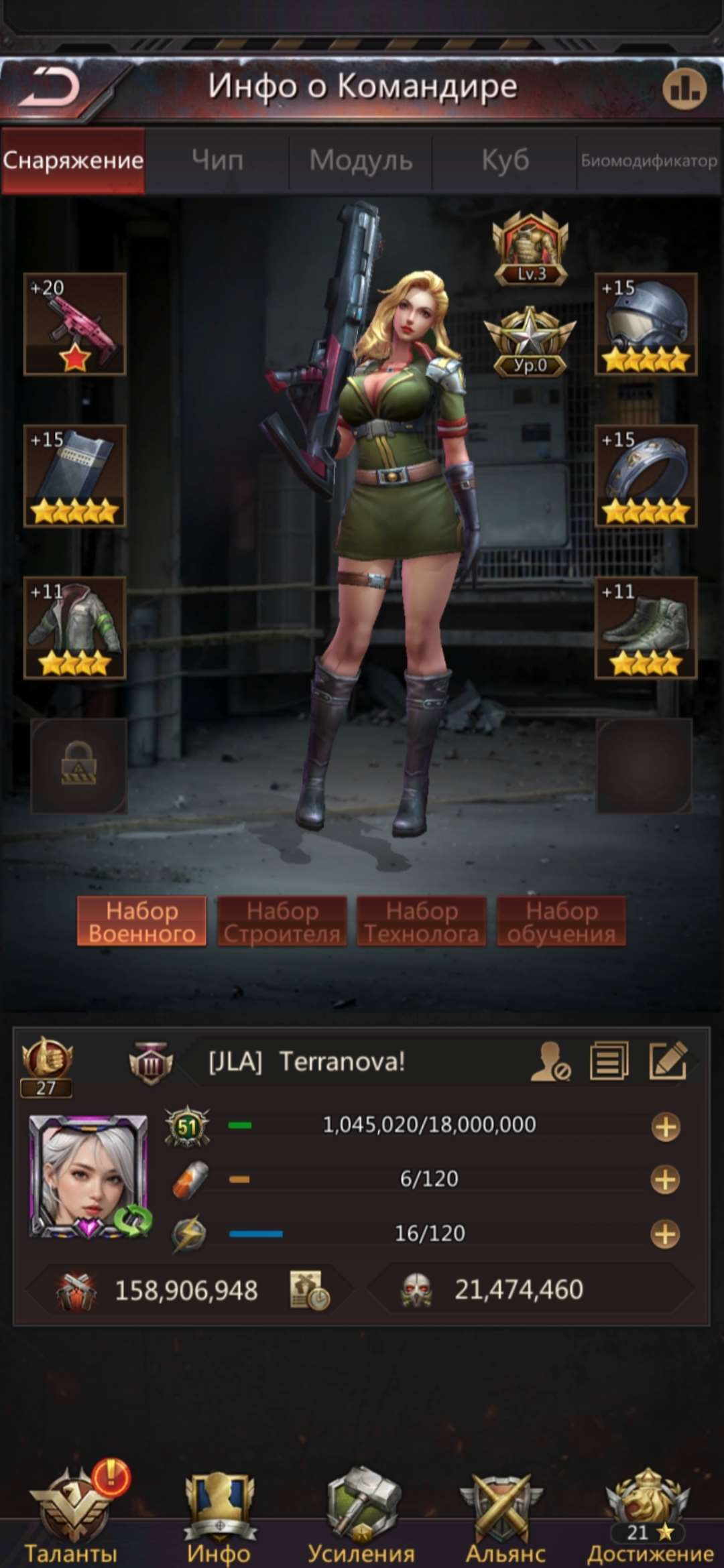The image size is (724, 1568).
Task: Switch to Набор обучения preset
Action: (561, 921)
